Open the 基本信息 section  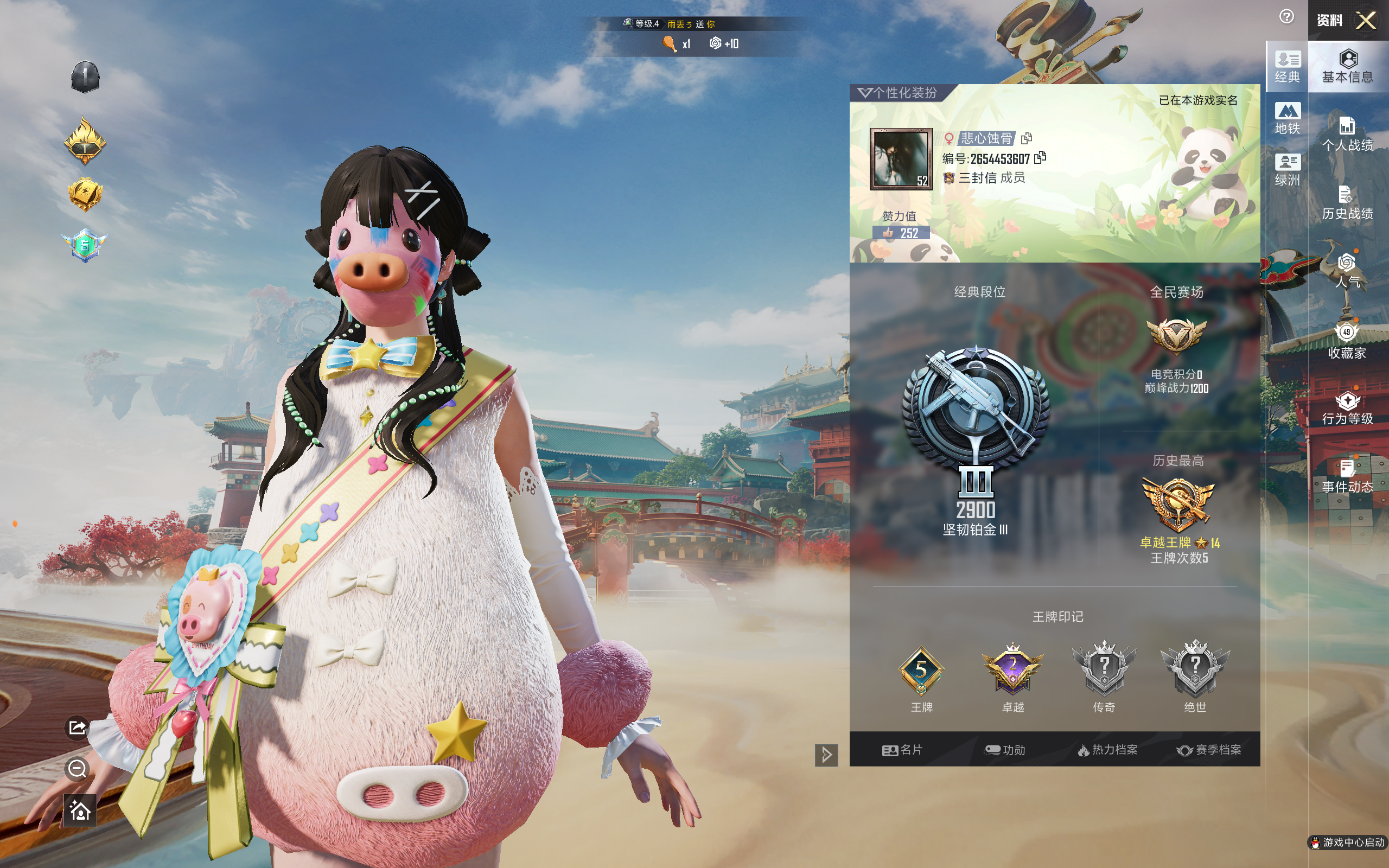pyautogui.click(x=1347, y=67)
